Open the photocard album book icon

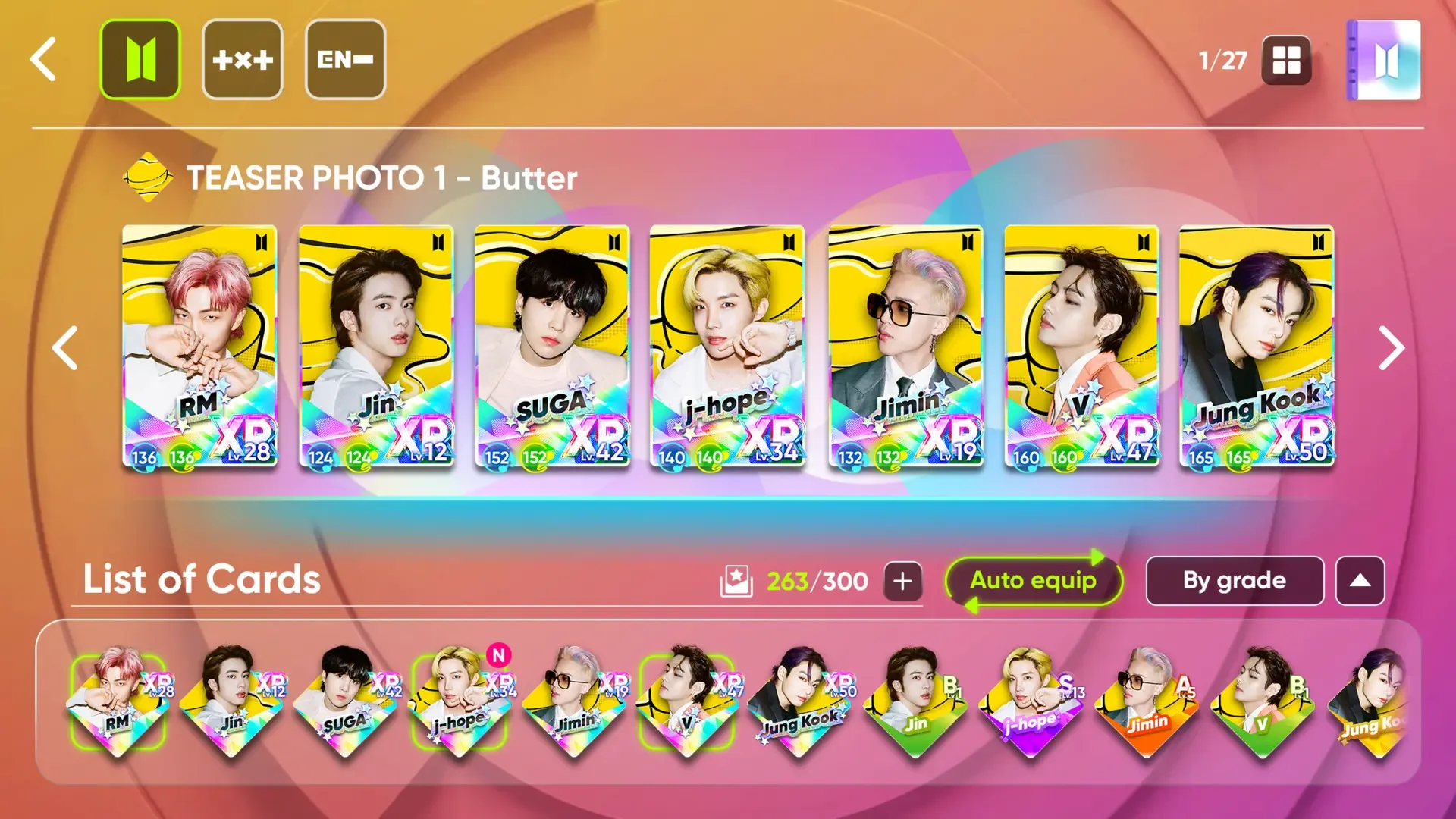(1383, 61)
